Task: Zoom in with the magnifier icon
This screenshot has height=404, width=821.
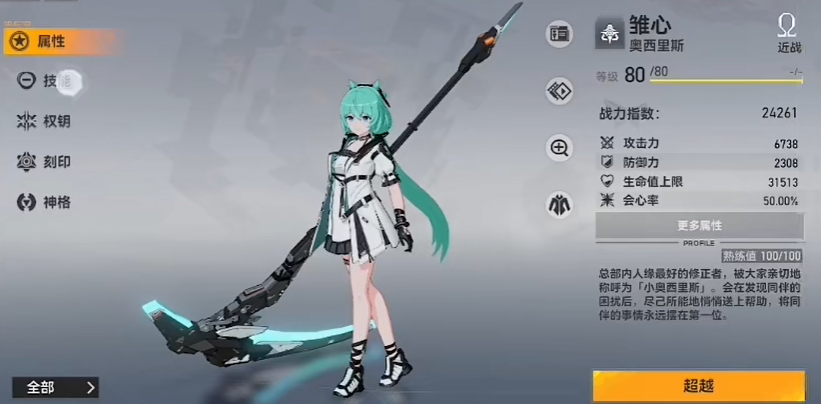Action: point(559,148)
